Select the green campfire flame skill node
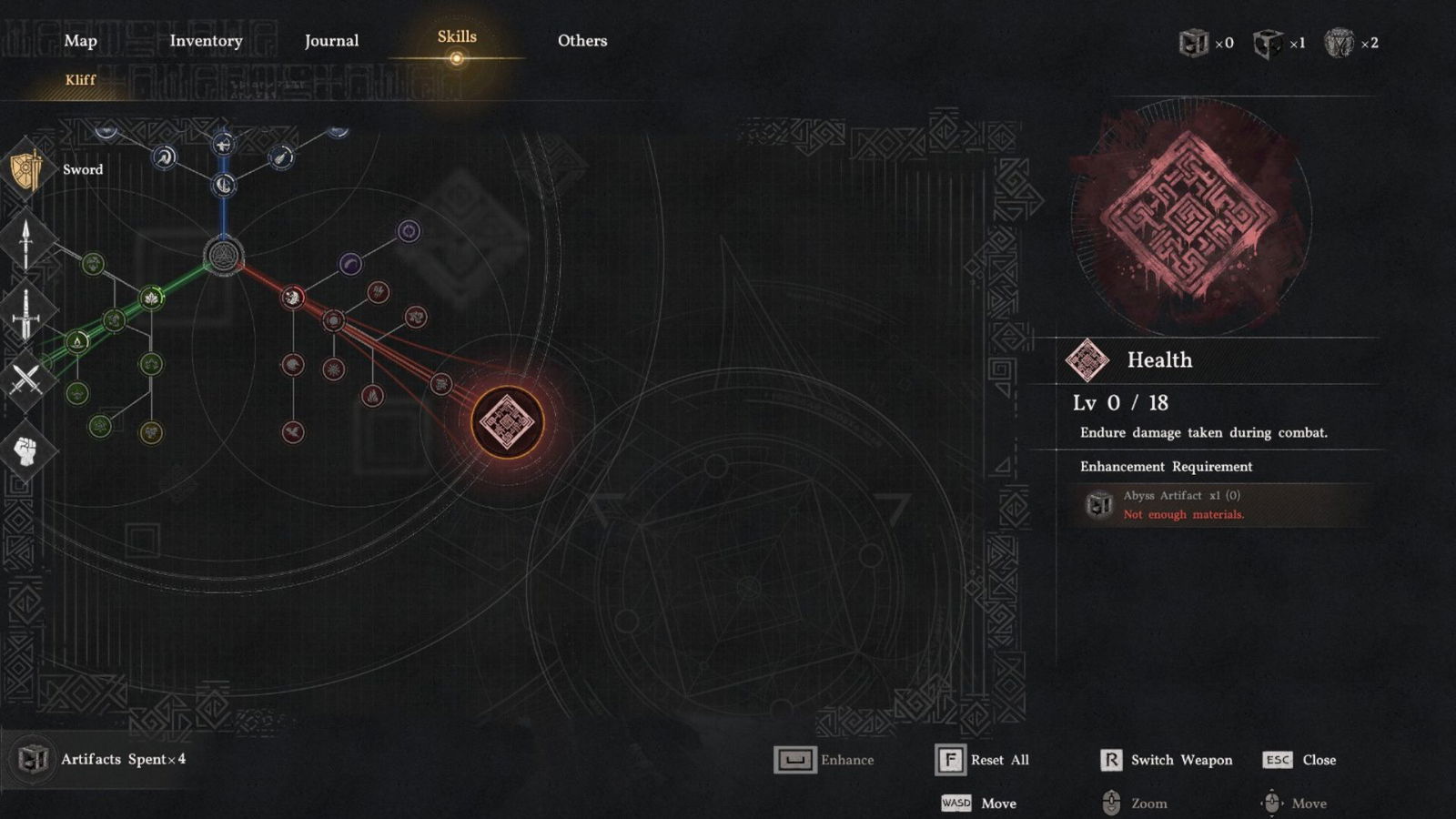Screen dimensions: 1456x819 [x=78, y=341]
